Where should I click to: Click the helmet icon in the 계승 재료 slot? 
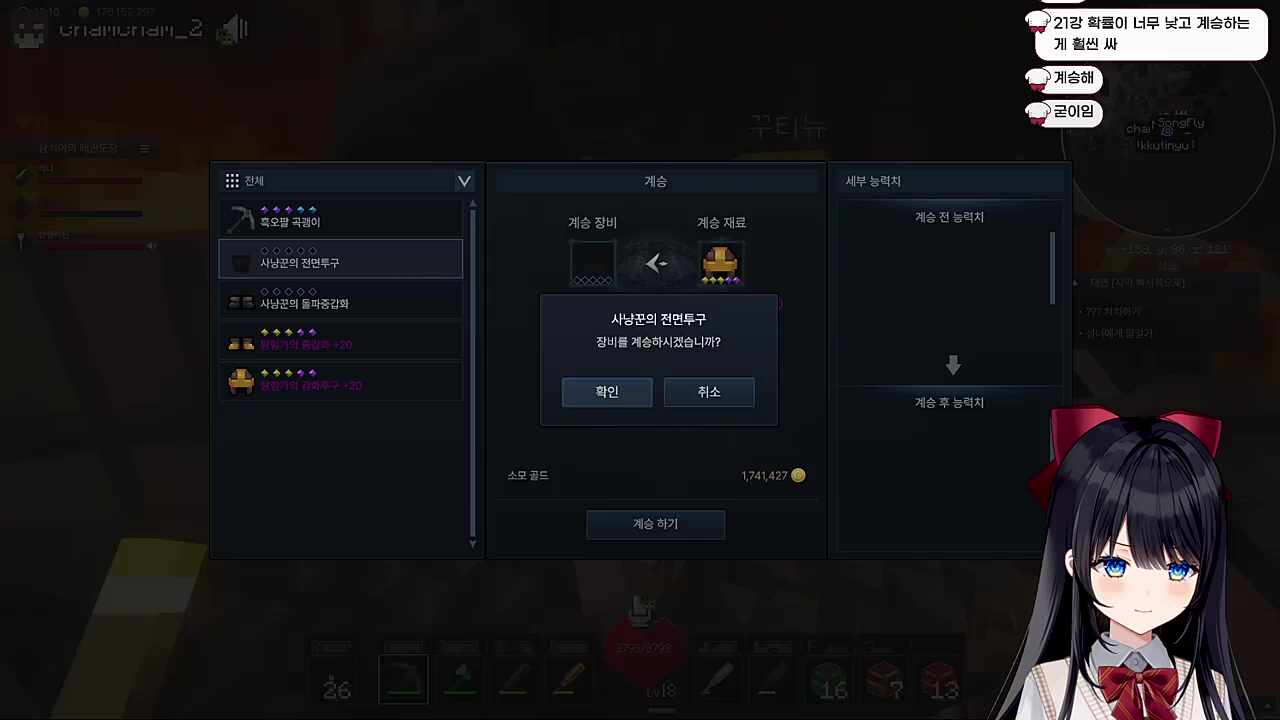coord(720,262)
